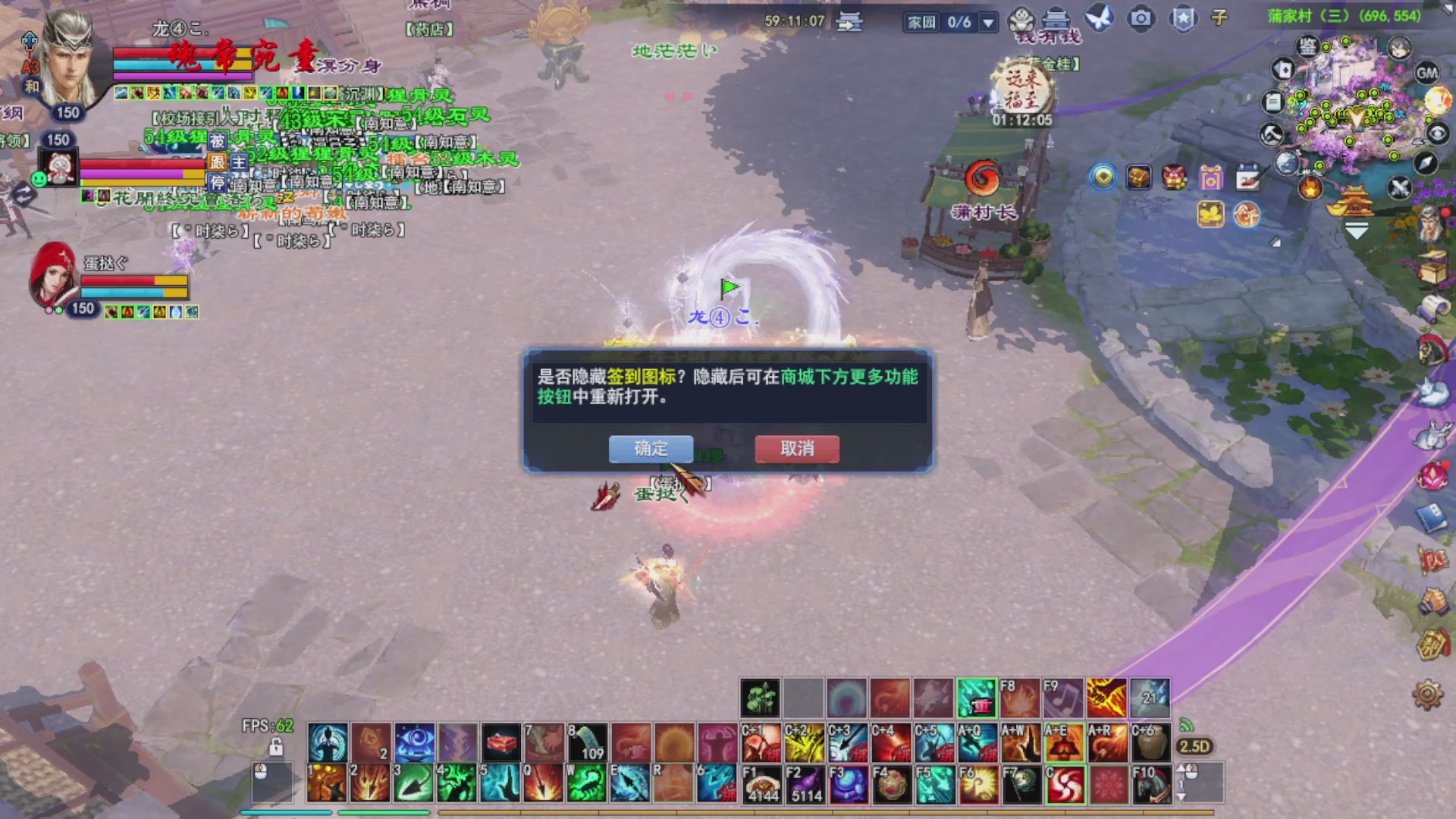Collapse minimap shortcuts via the white triangle arrow
This screenshot has width=1456, height=819.
click(x=1356, y=227)
